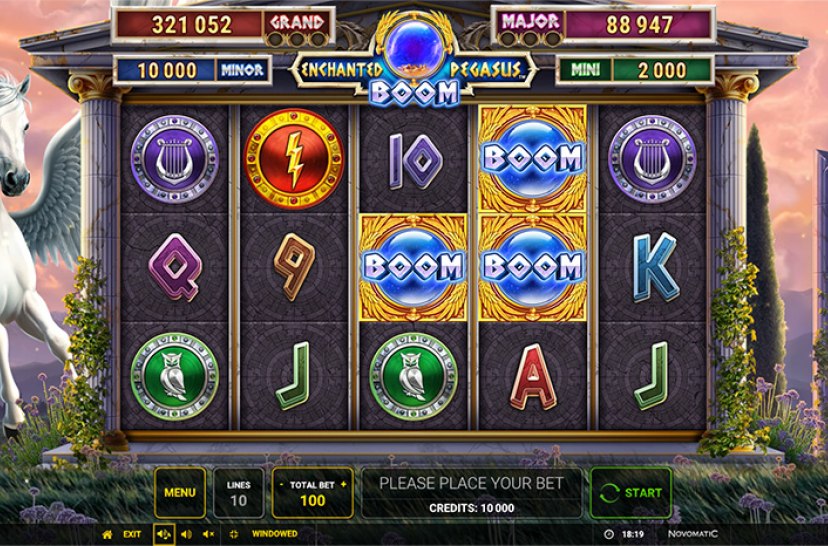
Task: Spin the reels with the START button
Action: pyautogui.click(x=631, y=492)
